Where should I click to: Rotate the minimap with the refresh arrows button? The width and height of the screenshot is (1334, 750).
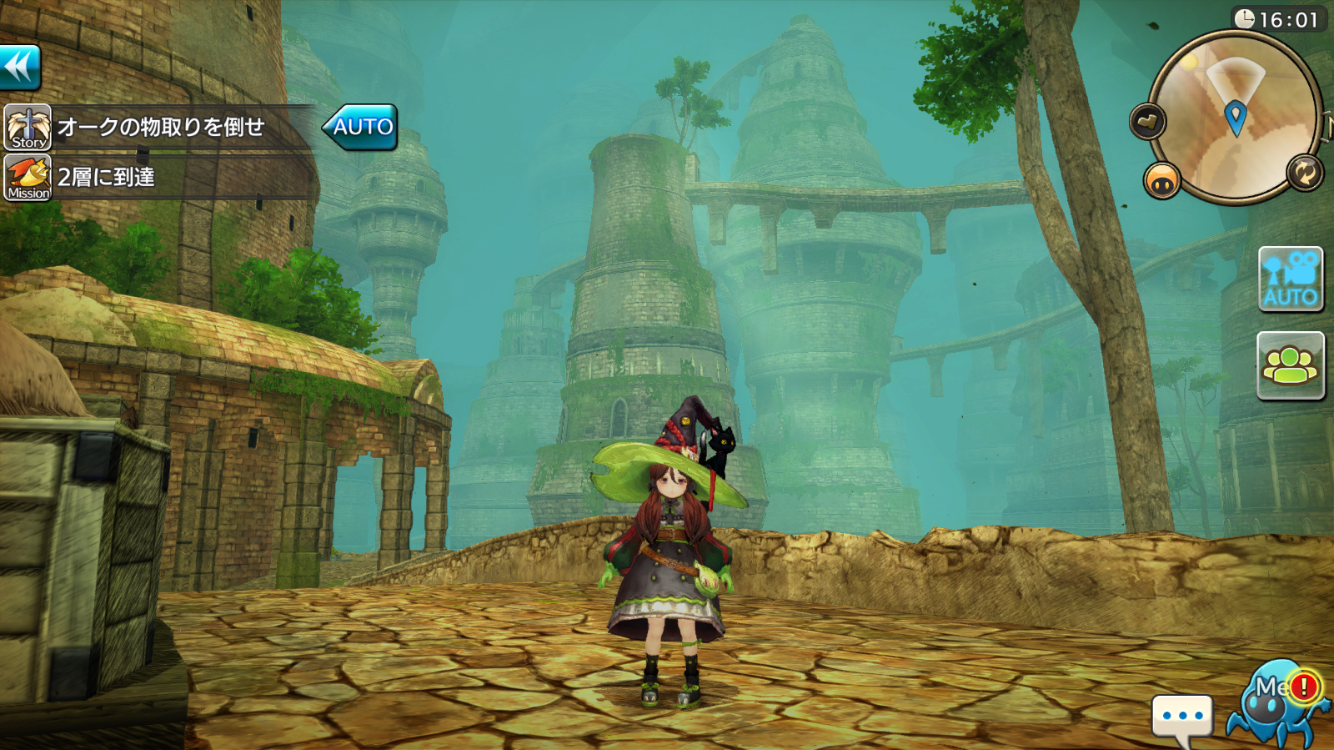point(1305,173)
